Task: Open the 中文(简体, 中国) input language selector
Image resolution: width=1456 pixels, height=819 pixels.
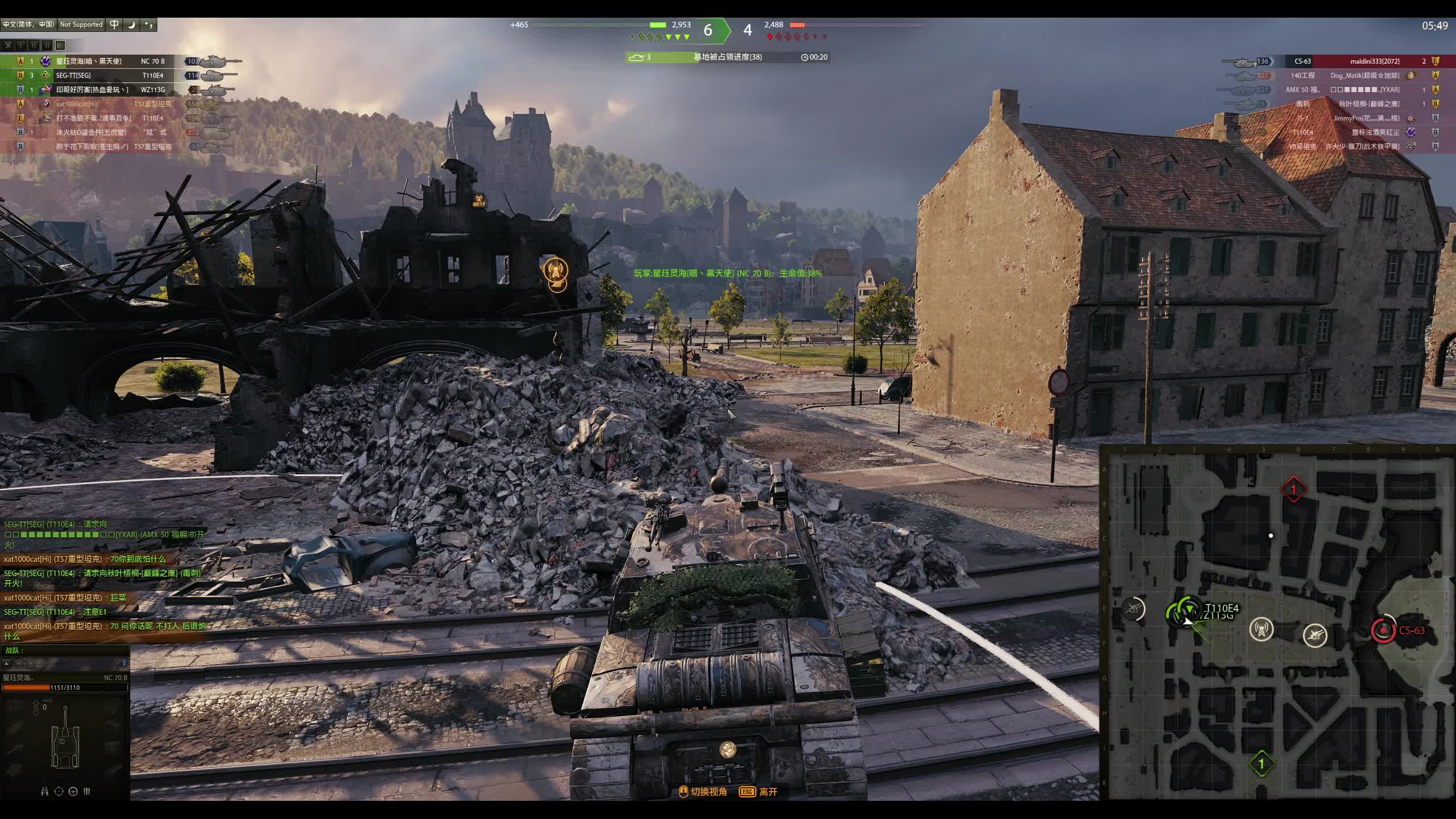Action: [x=28, y=24]
